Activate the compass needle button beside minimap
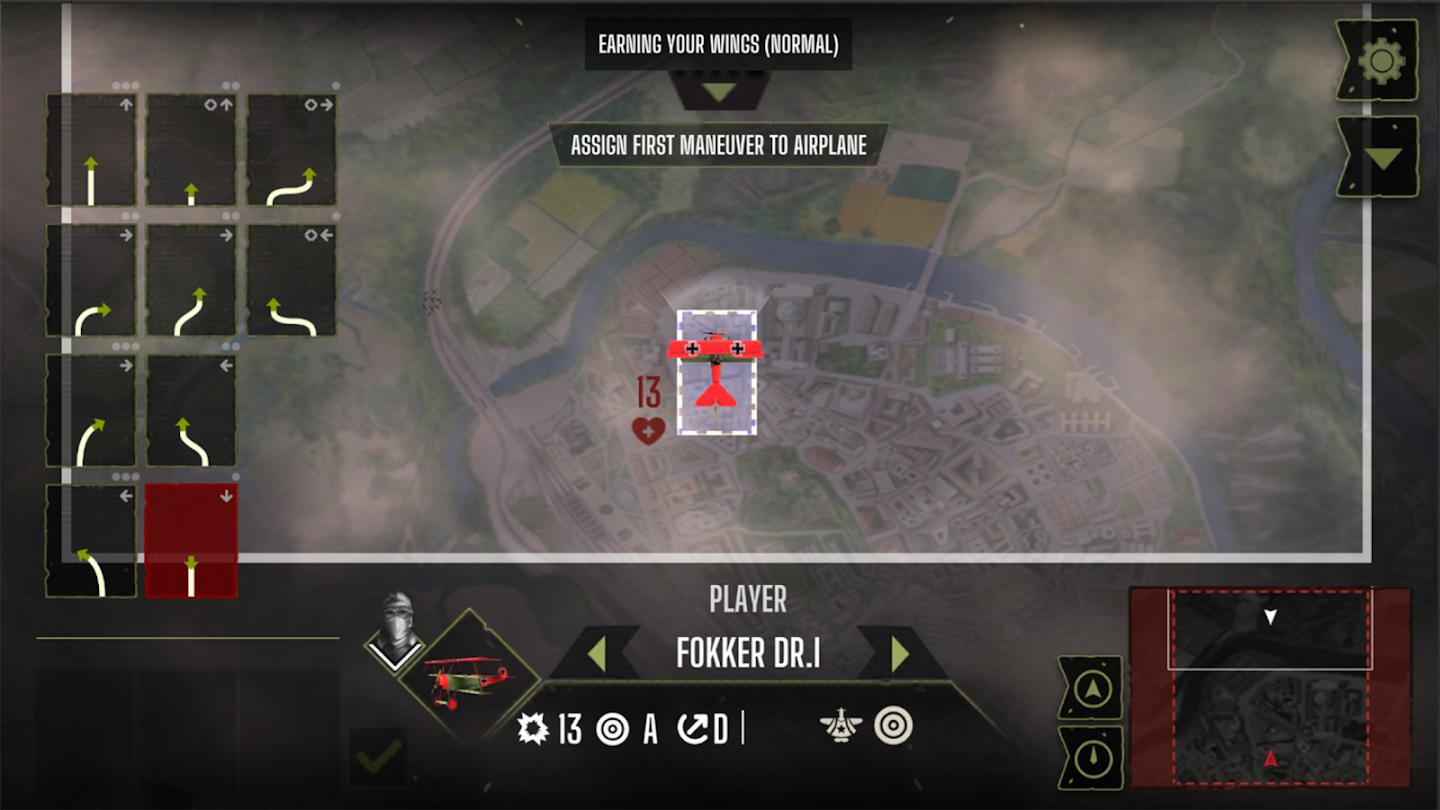 (1091, 759)
